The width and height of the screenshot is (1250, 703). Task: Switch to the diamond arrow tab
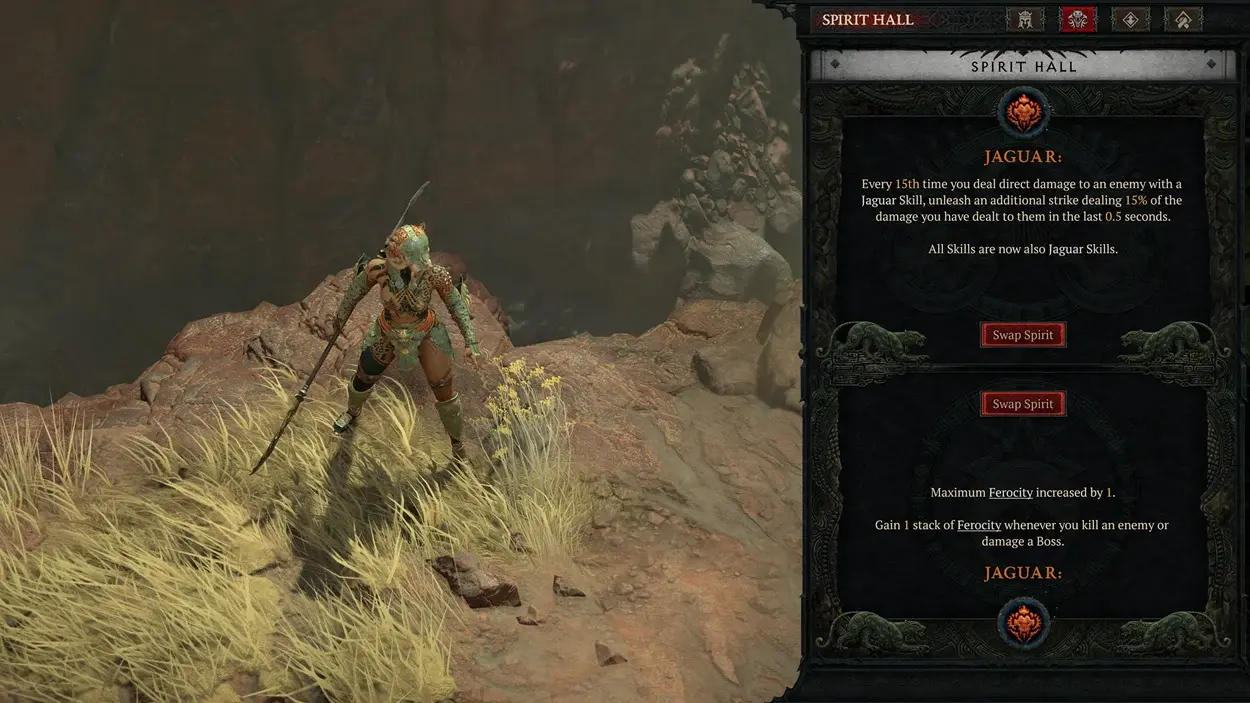click(x=1130, y=19)
